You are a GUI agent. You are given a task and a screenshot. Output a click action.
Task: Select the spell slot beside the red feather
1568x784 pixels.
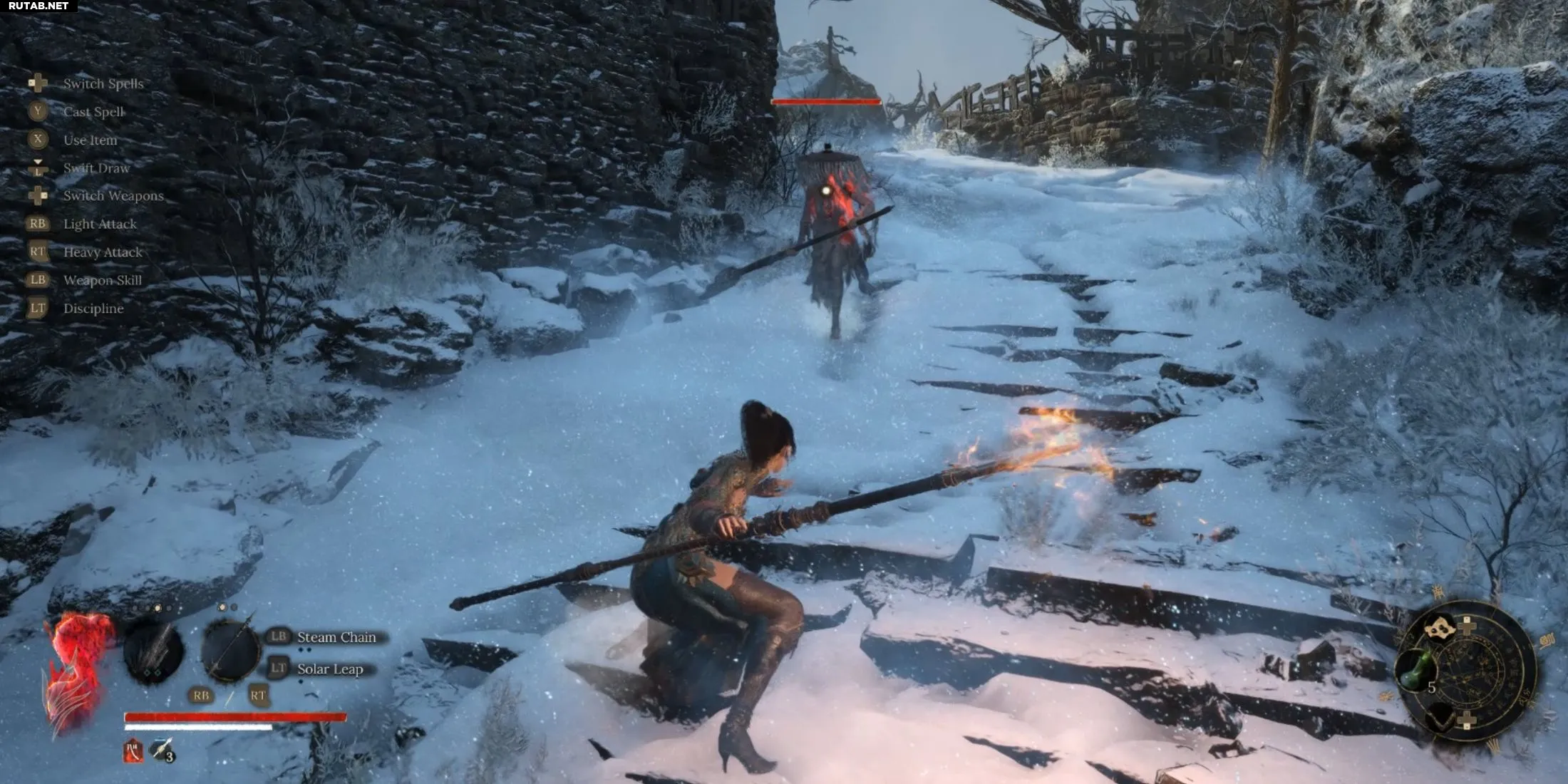click(x=153, y=651)
